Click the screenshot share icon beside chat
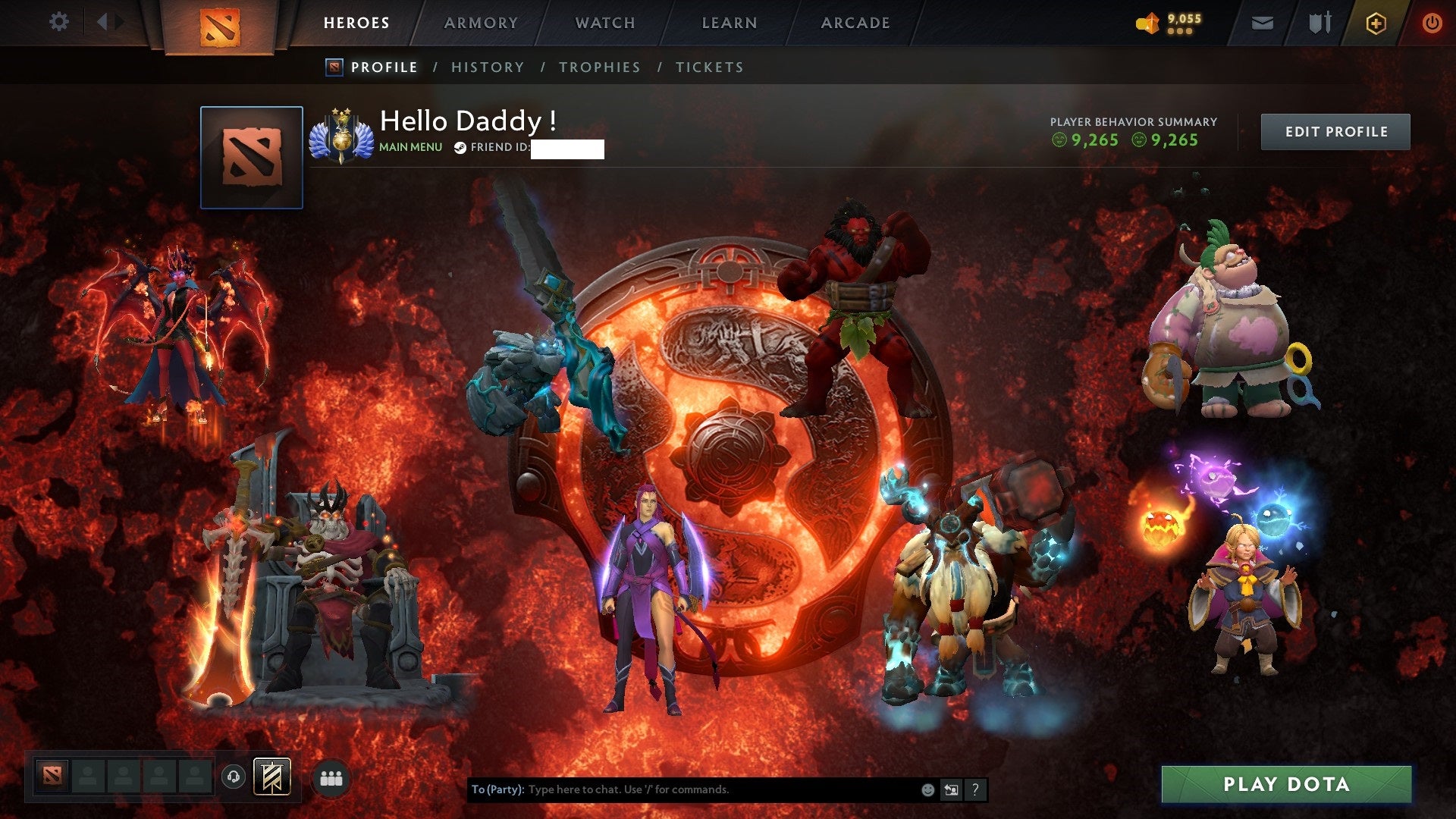The image size is (1456, 819). (951, 789)
